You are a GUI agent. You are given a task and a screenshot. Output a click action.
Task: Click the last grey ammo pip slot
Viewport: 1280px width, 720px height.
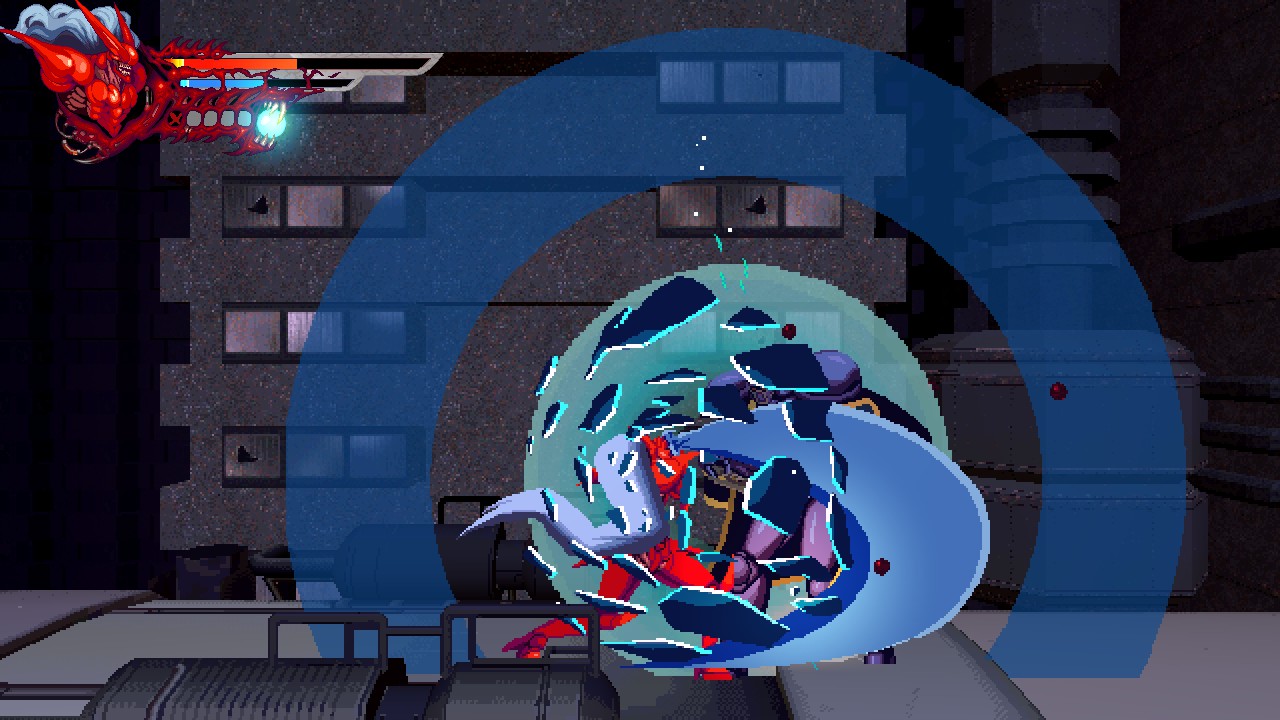point(243,117)
